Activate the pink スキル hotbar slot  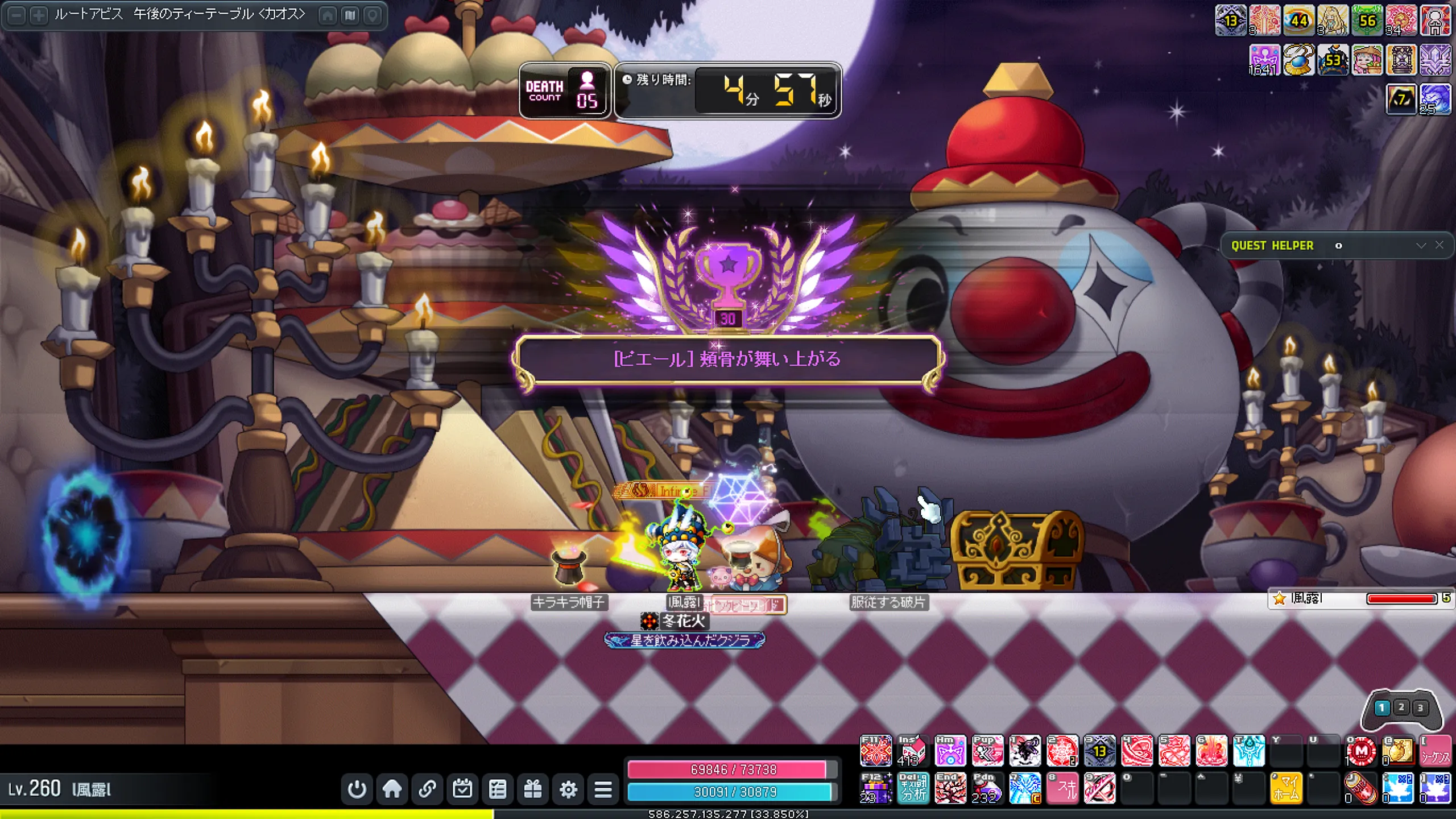[1062, 788]
